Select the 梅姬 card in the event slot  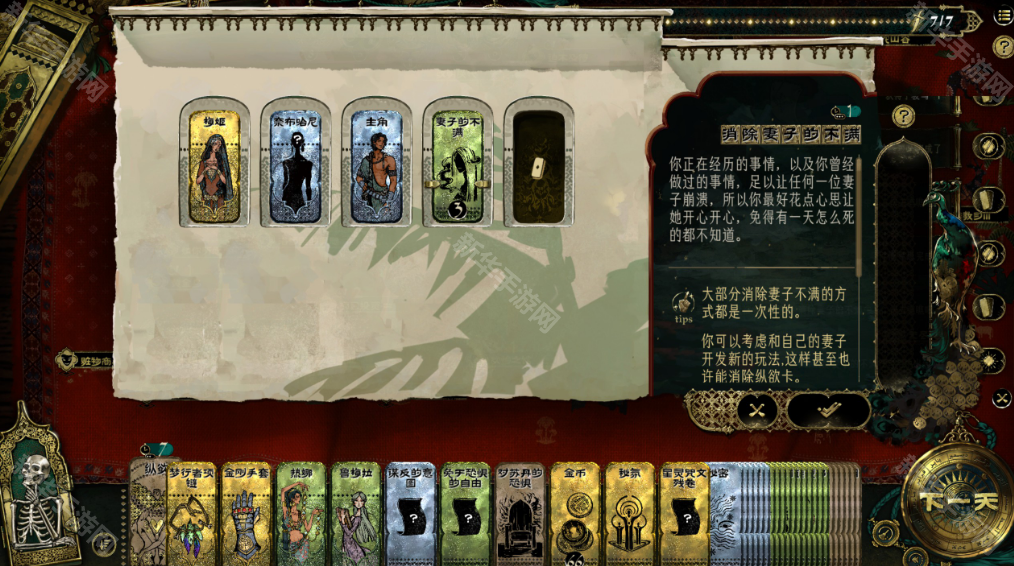coord(215,165)
